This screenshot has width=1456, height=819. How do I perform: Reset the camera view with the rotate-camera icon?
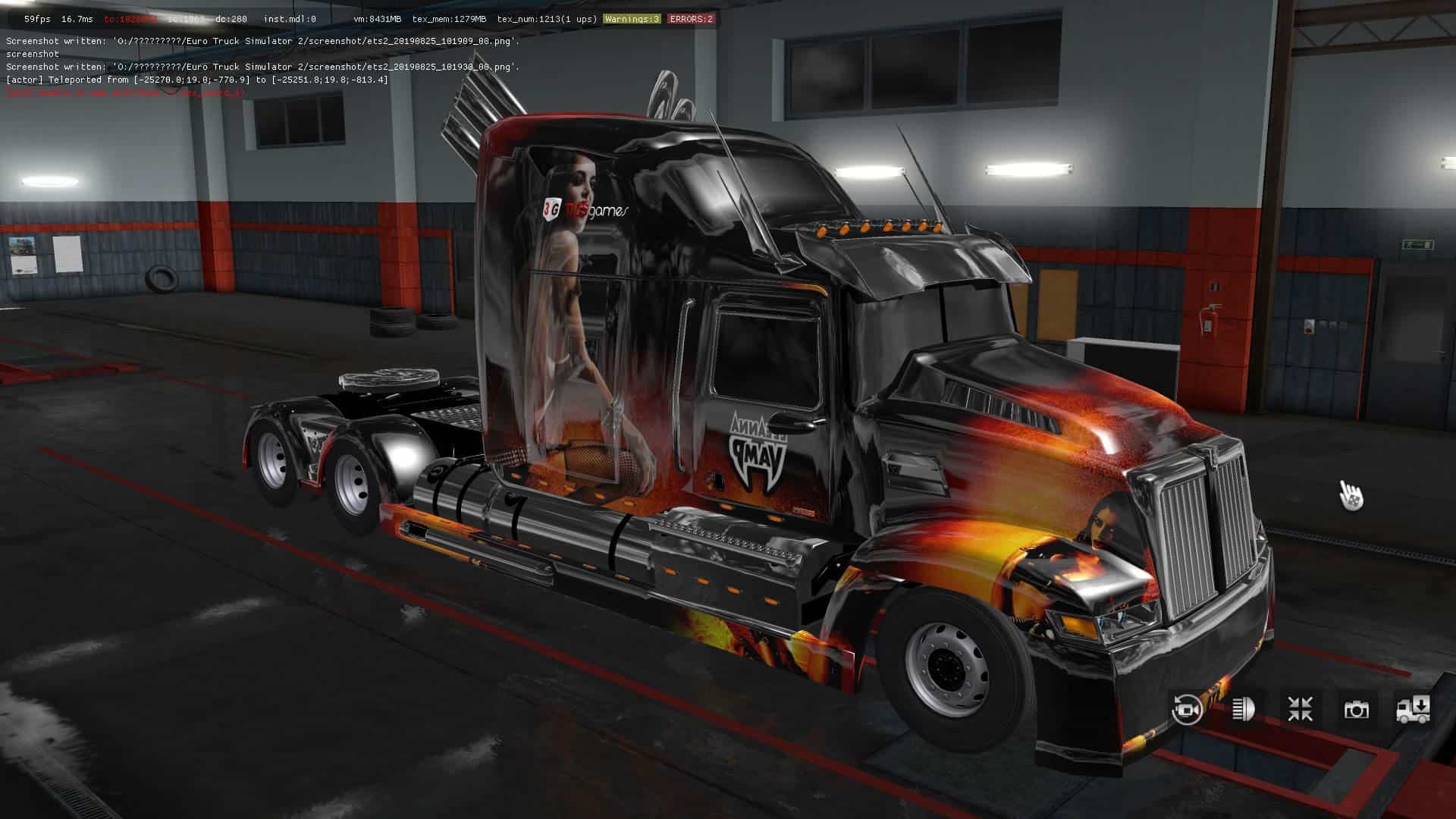1187,709
